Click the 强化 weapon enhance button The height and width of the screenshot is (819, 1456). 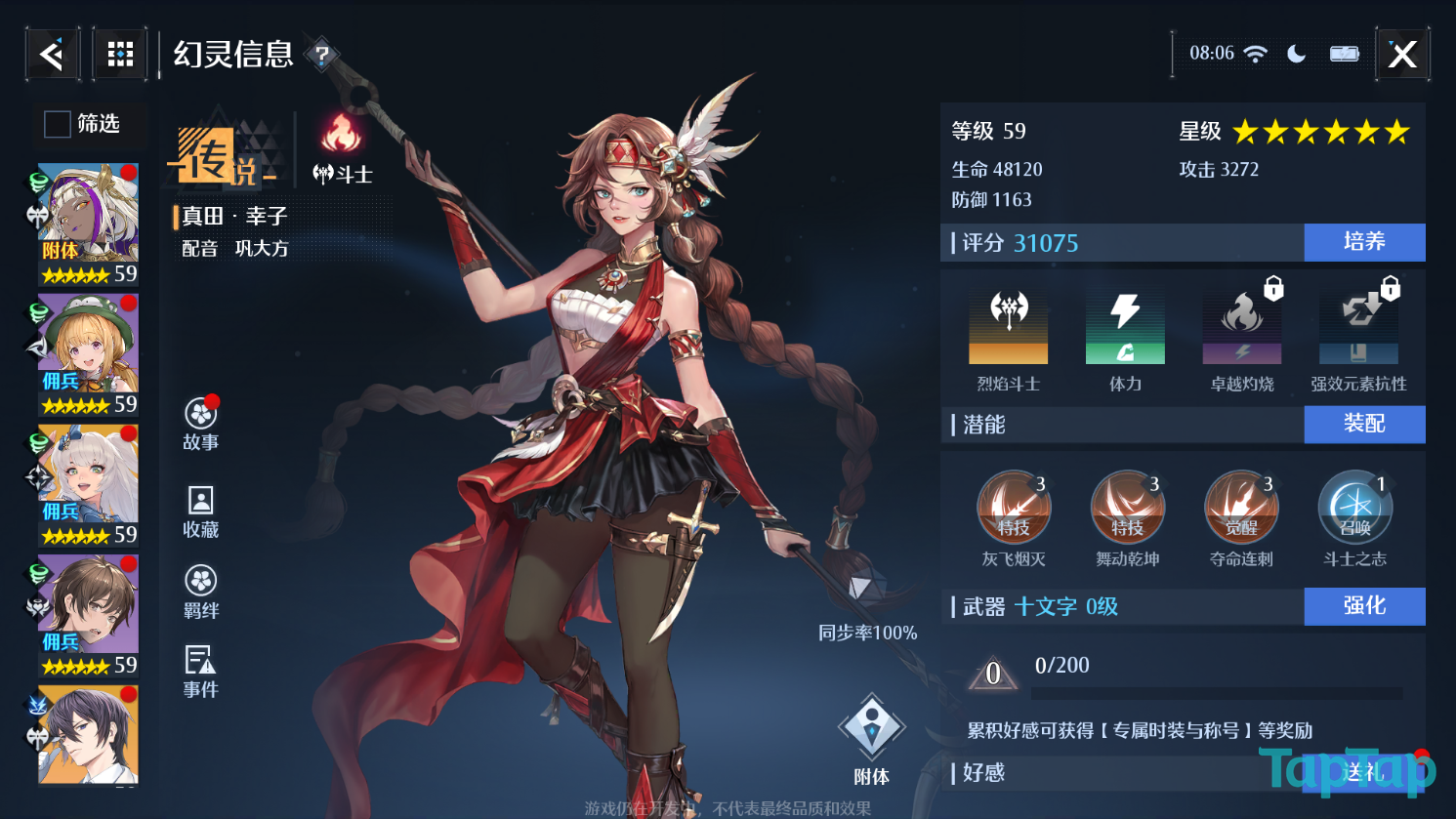pyautogui.click(x=1364, y=606)
